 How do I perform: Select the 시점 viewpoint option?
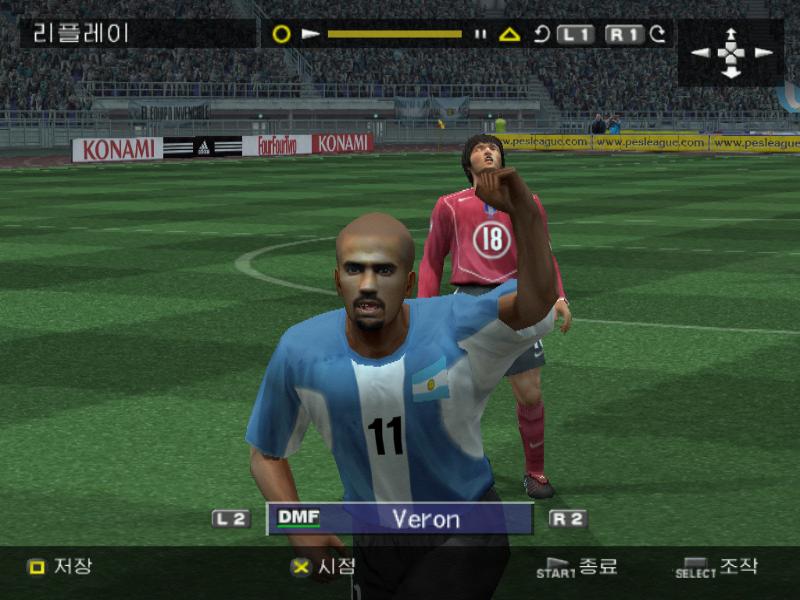coord(323,566)
